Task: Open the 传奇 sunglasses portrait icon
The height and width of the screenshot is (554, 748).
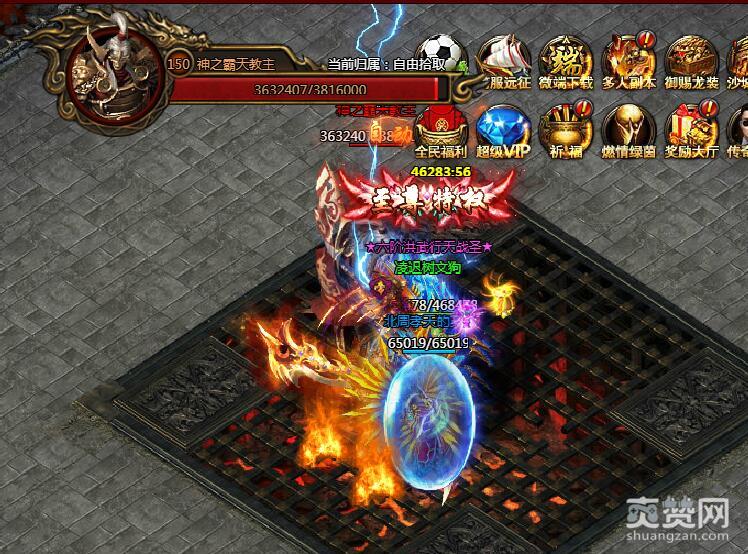Action: (x=738, y=130)
